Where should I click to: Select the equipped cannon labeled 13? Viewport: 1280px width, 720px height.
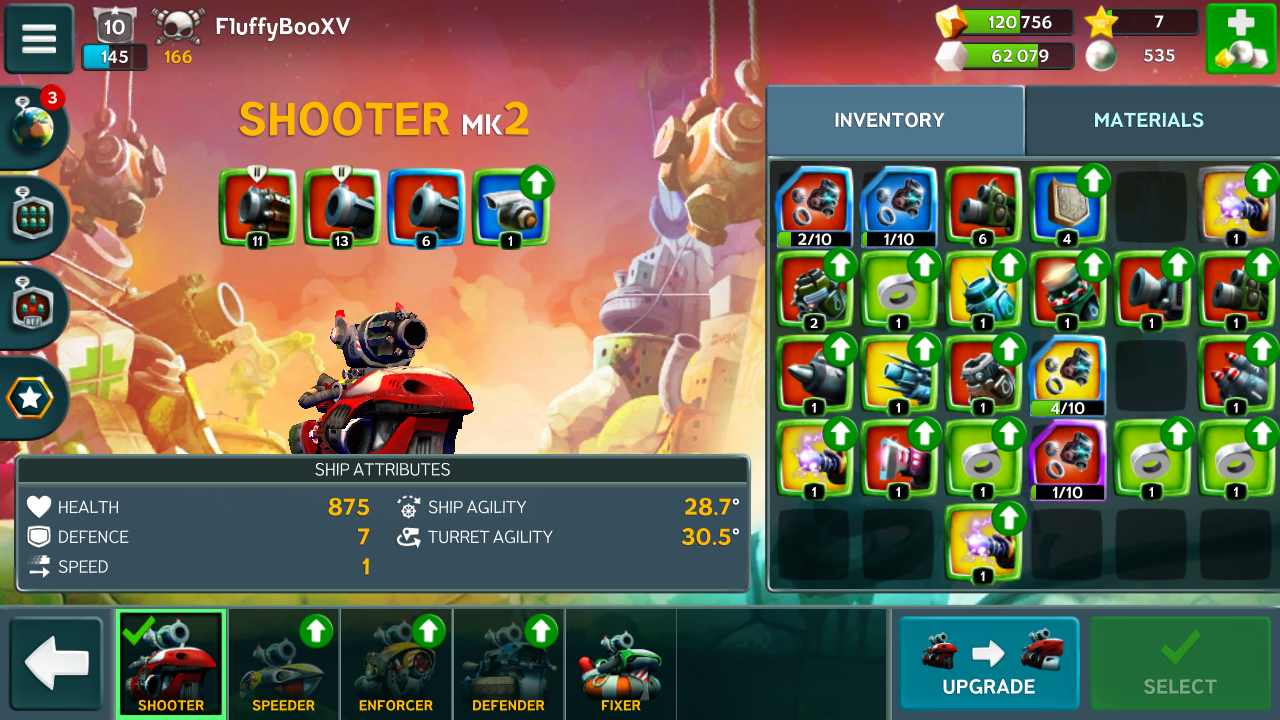pyautogui.click(x=342, y=207)
